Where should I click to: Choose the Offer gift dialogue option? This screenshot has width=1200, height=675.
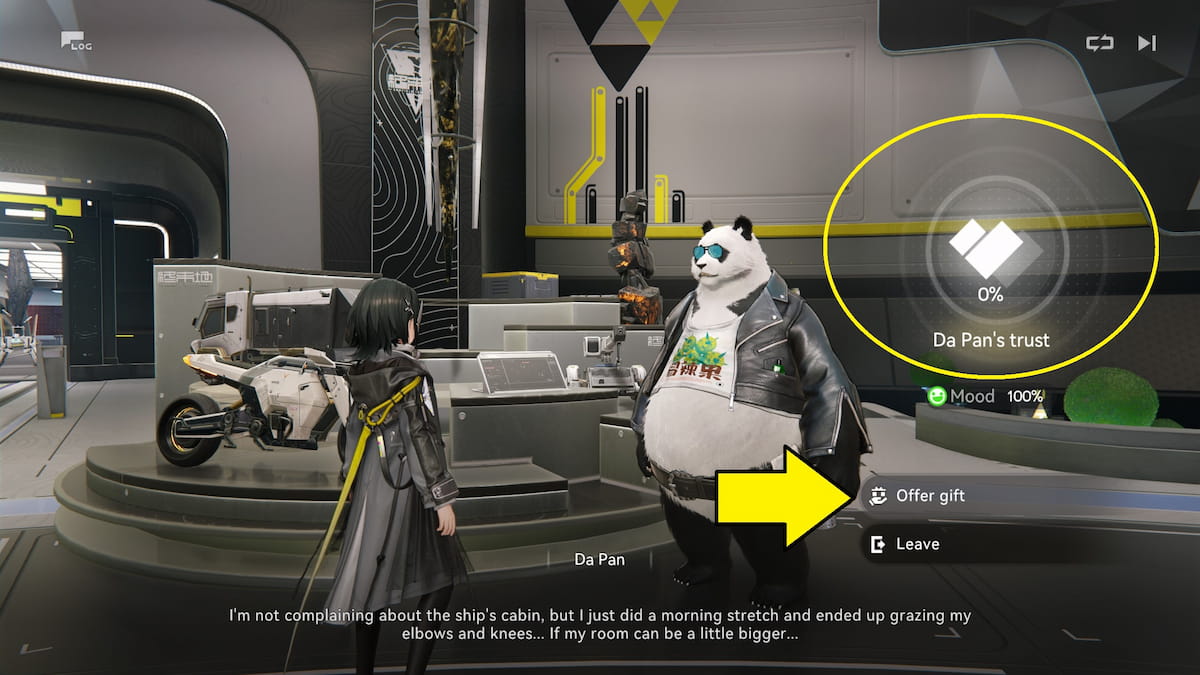[930, 496]
